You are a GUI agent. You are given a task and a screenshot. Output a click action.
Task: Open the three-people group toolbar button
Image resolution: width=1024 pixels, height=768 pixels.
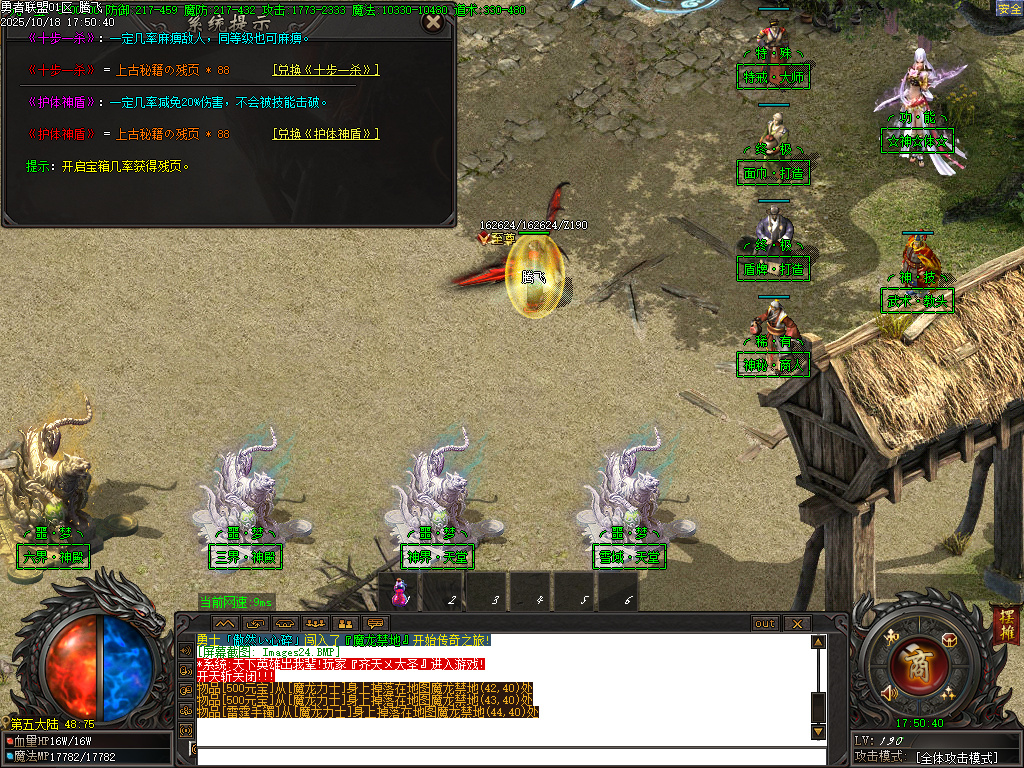[x=316, y=624]
